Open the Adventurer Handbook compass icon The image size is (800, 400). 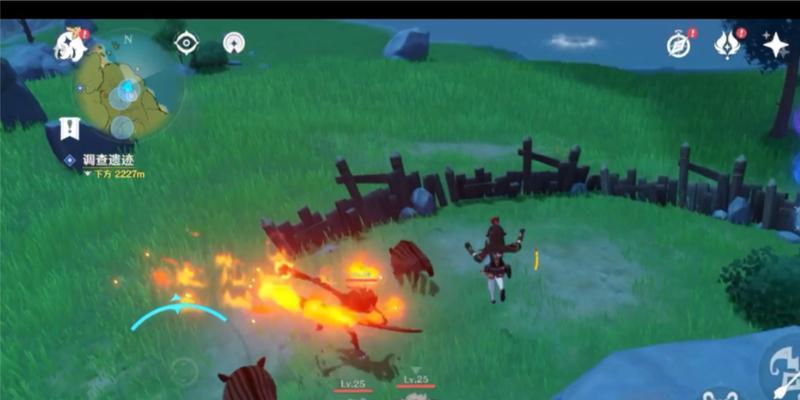(x=679, y=44)
